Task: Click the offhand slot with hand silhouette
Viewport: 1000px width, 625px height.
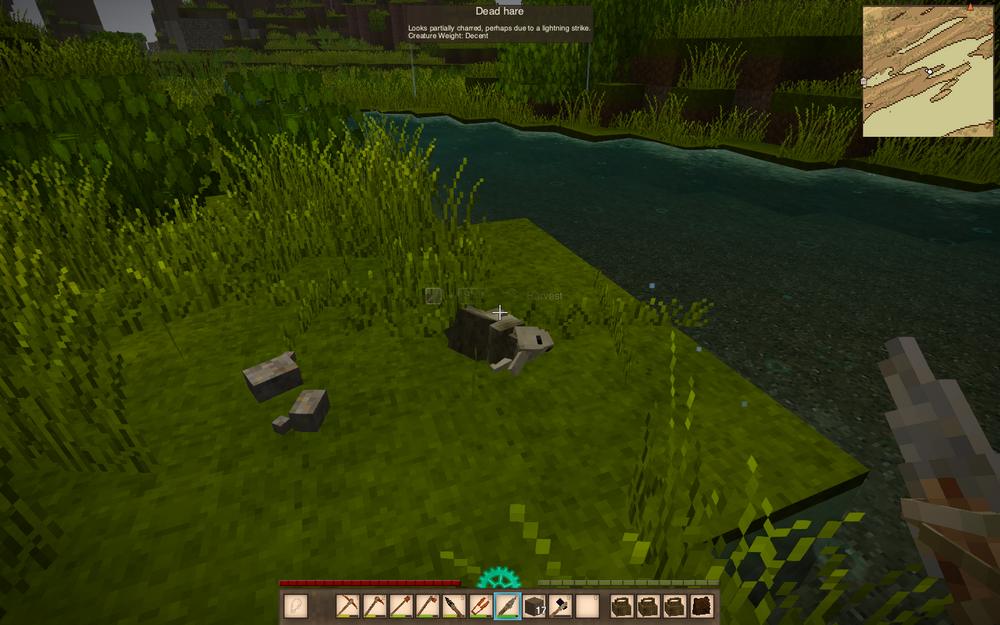Action: (x=296, y=605)
